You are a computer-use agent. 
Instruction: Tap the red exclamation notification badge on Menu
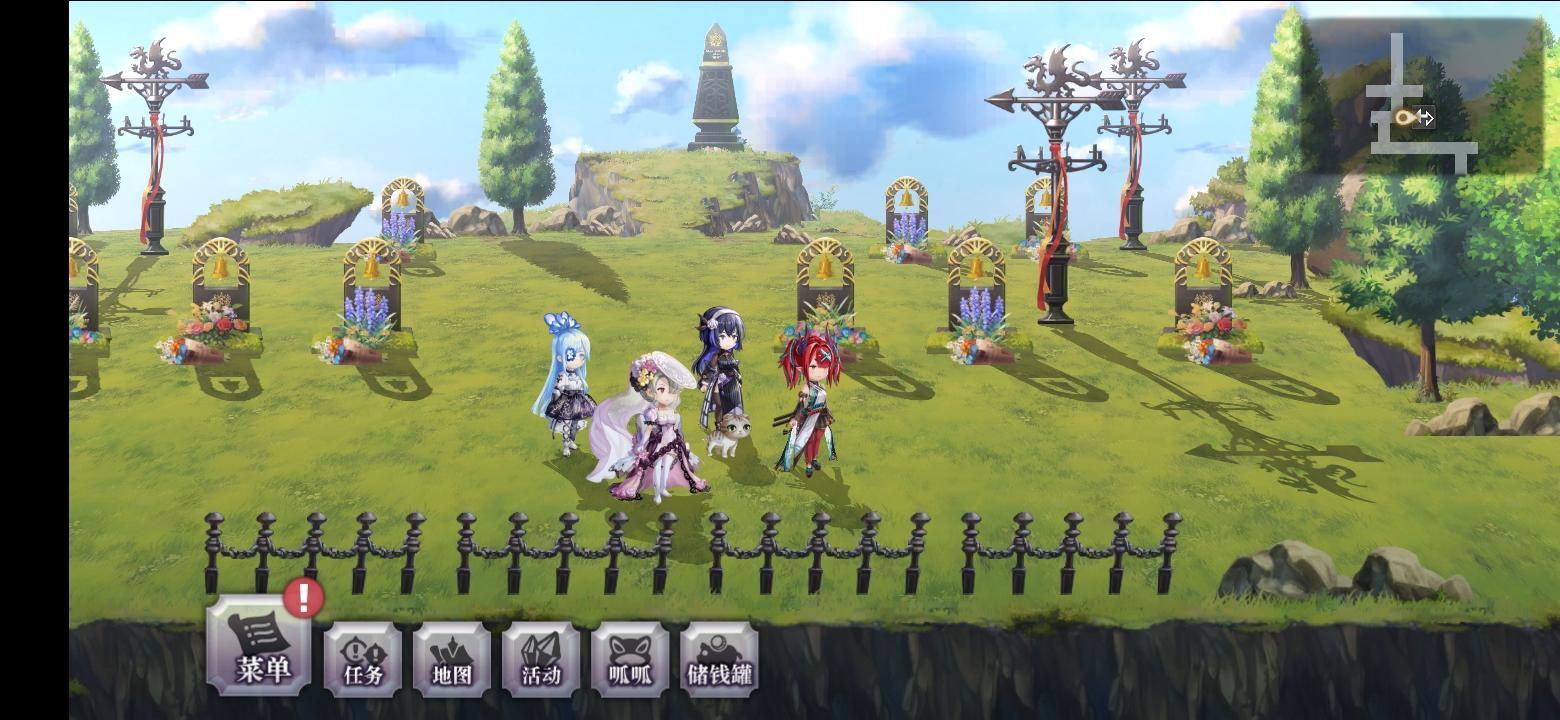(302, 596)
